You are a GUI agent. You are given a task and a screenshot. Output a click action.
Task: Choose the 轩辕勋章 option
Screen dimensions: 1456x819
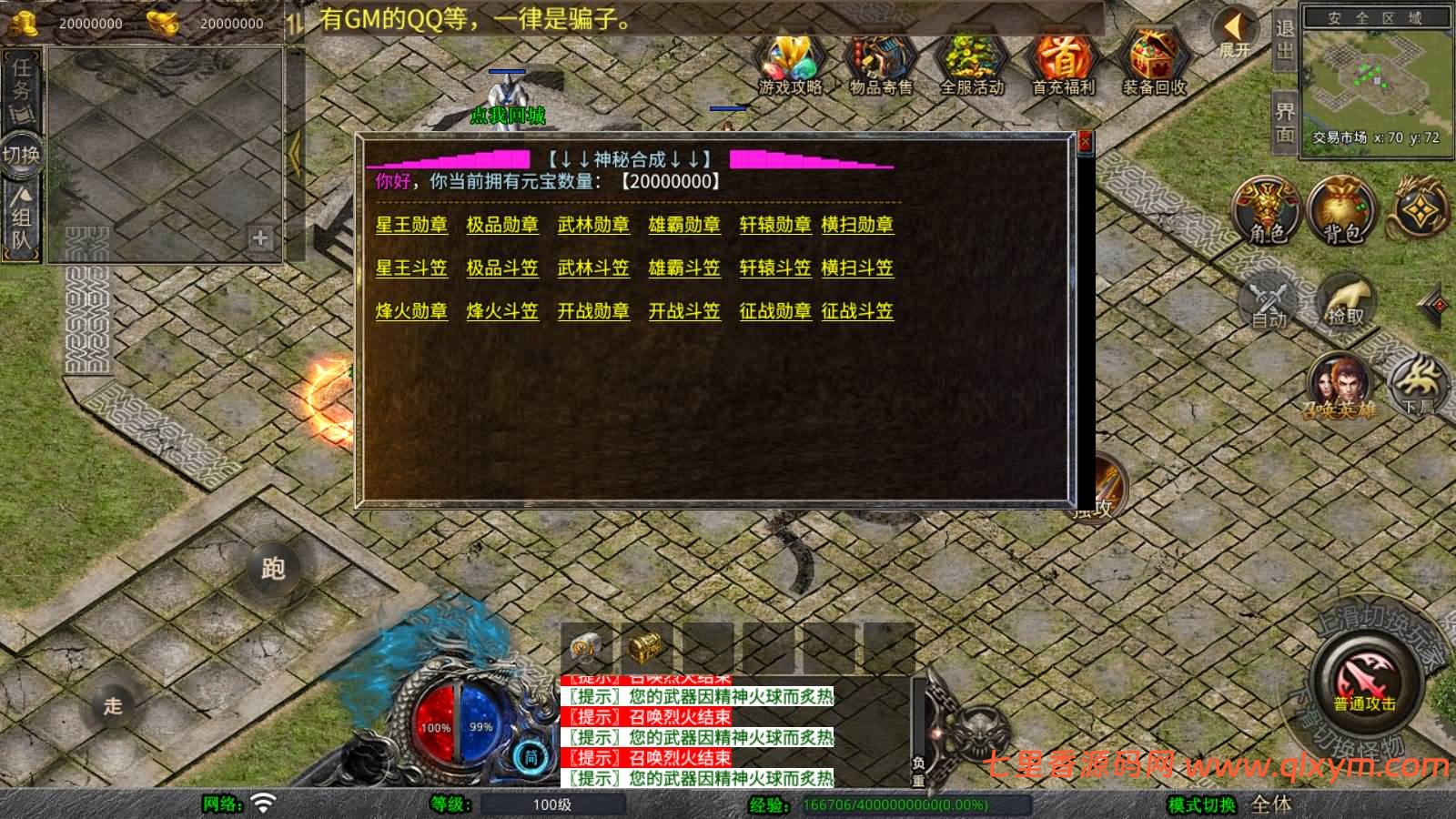point(775,225)
